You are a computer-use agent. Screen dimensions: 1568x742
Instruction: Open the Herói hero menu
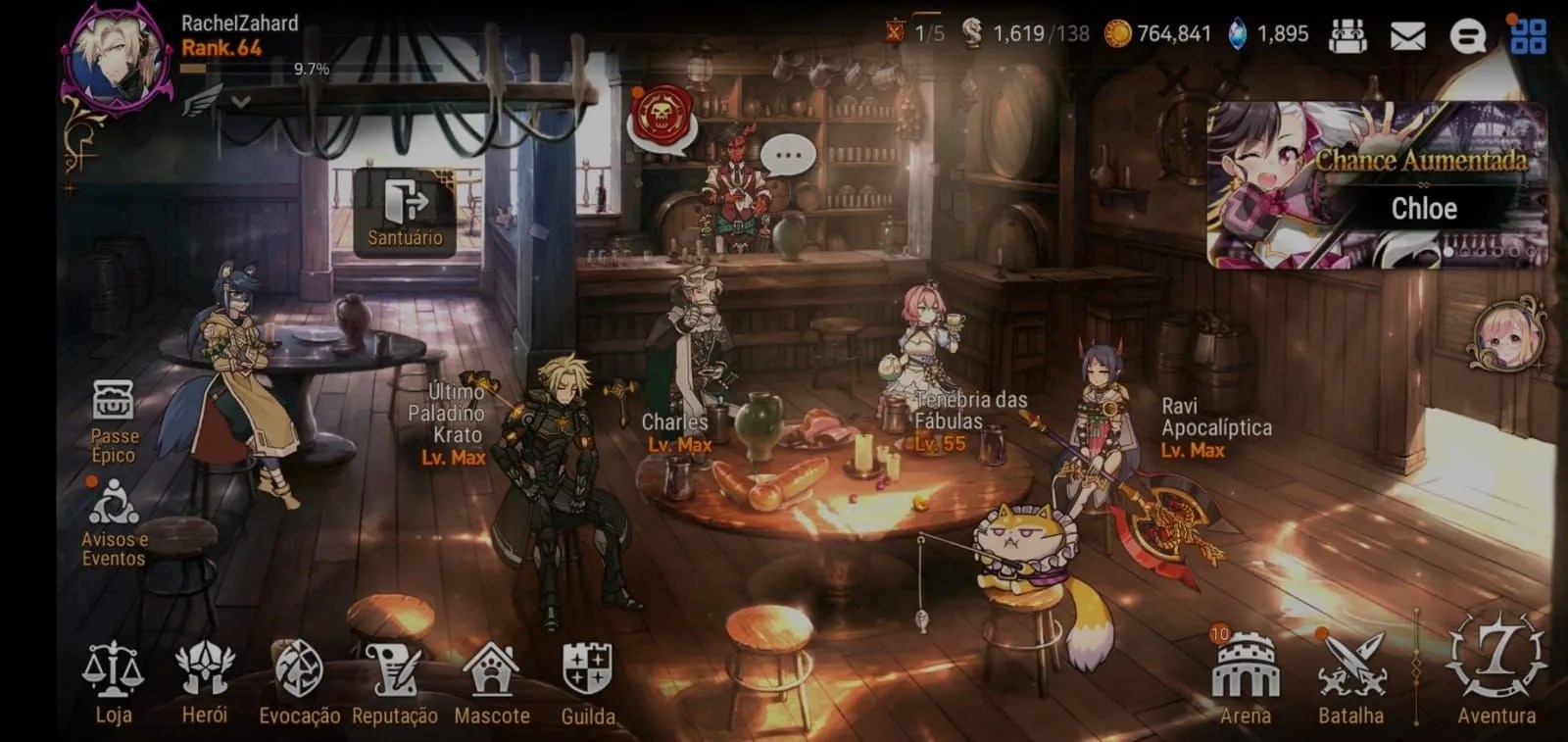click(204, 682)
